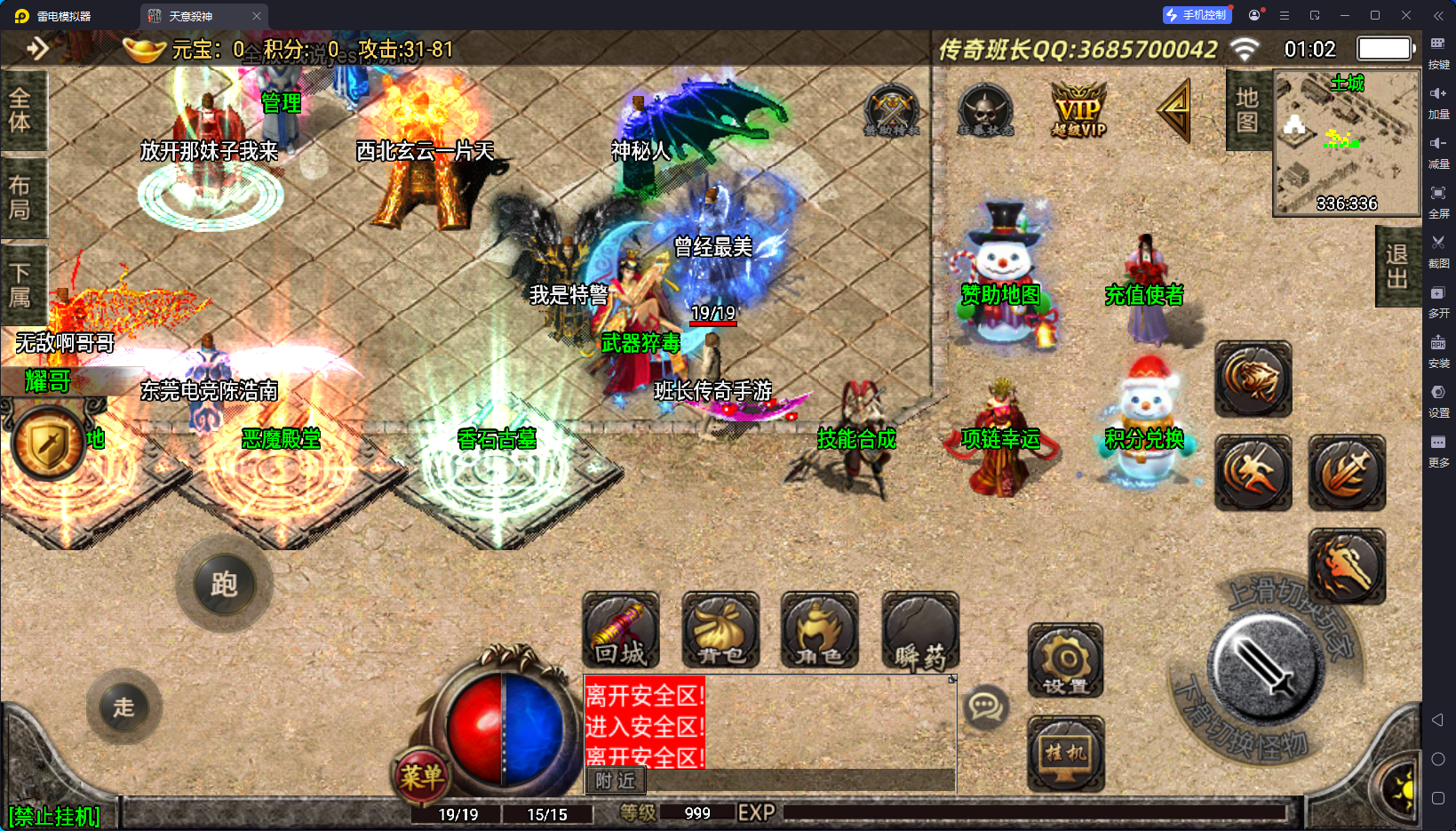Close the 天意殺神 emulator tab

click(257, 16)
